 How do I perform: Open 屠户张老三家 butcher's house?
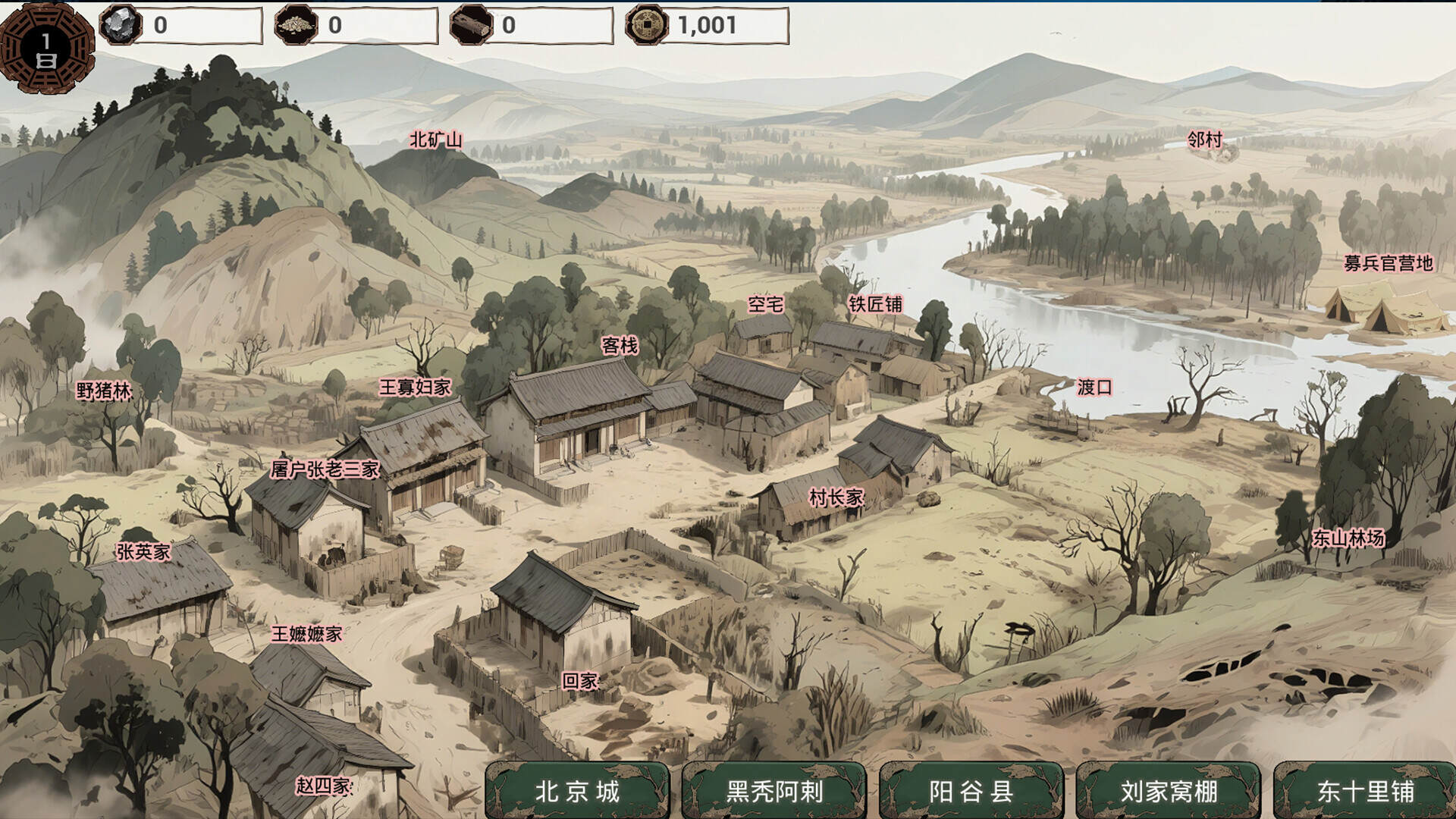pyautogui.click(x=325, y=468)
